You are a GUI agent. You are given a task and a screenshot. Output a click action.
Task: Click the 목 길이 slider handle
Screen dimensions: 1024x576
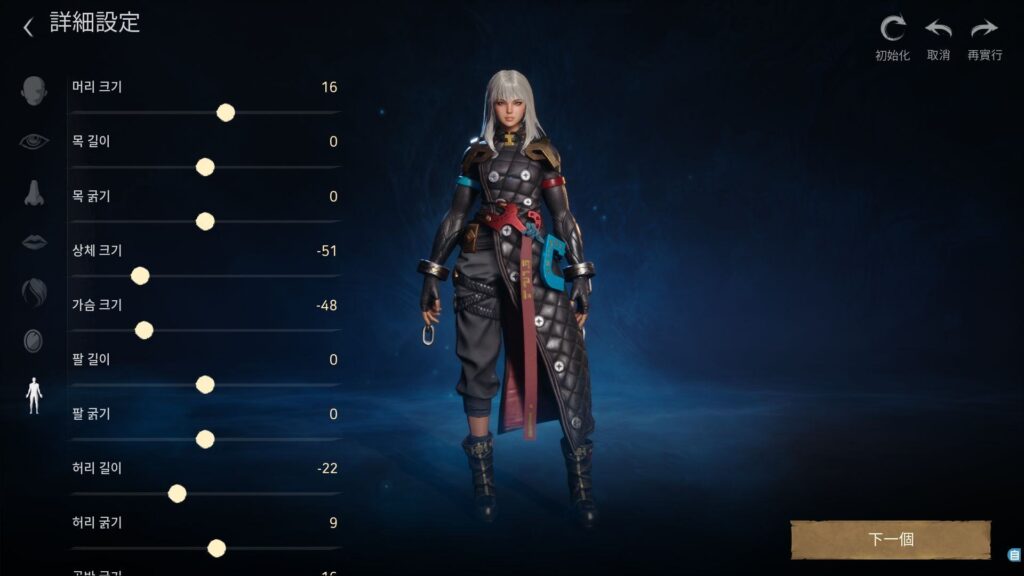(x=205, y=167)
